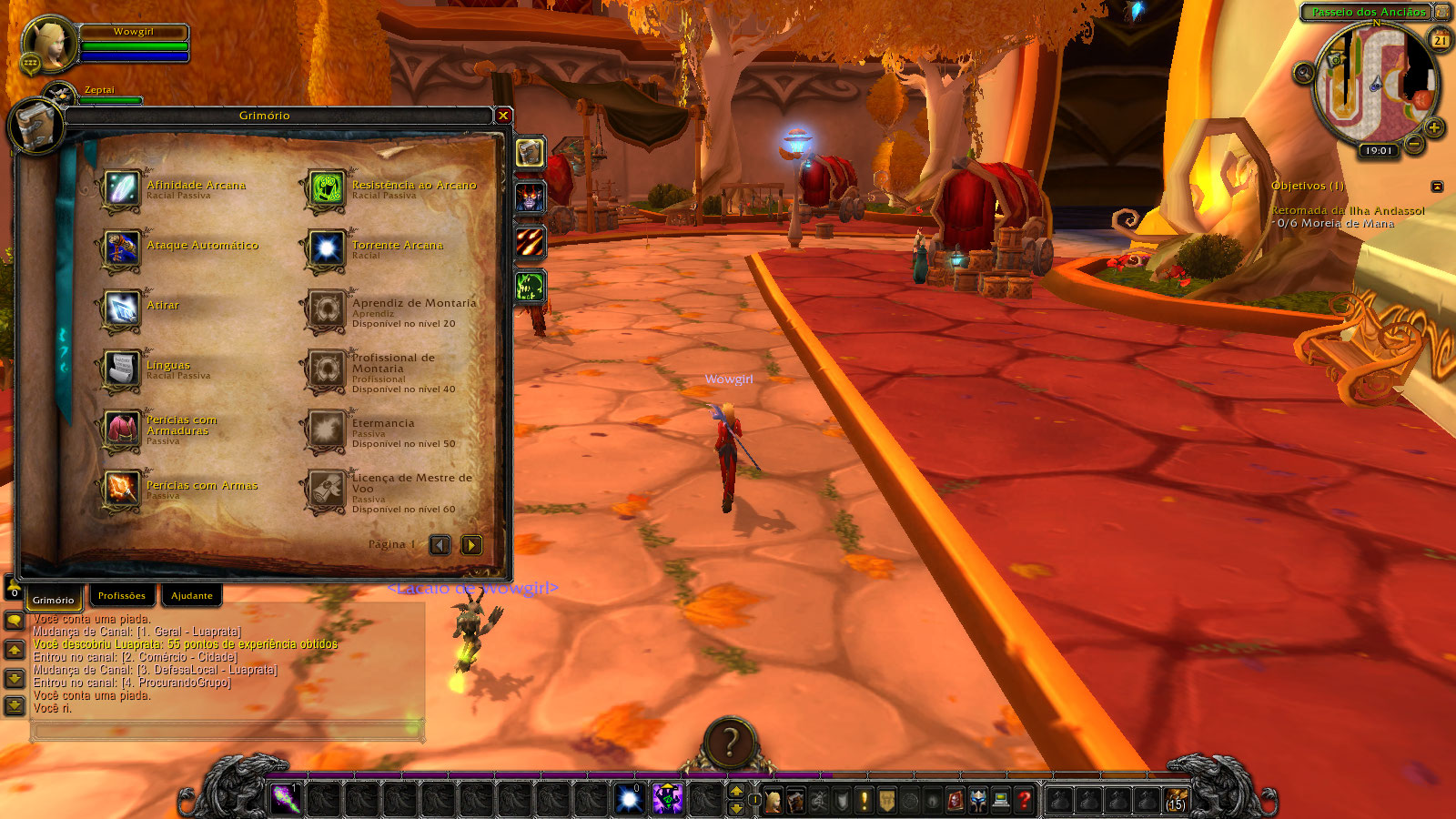Choose the Atirar spell icon
This screenshot has width=1456, height=819.
(x=121, y=309)
